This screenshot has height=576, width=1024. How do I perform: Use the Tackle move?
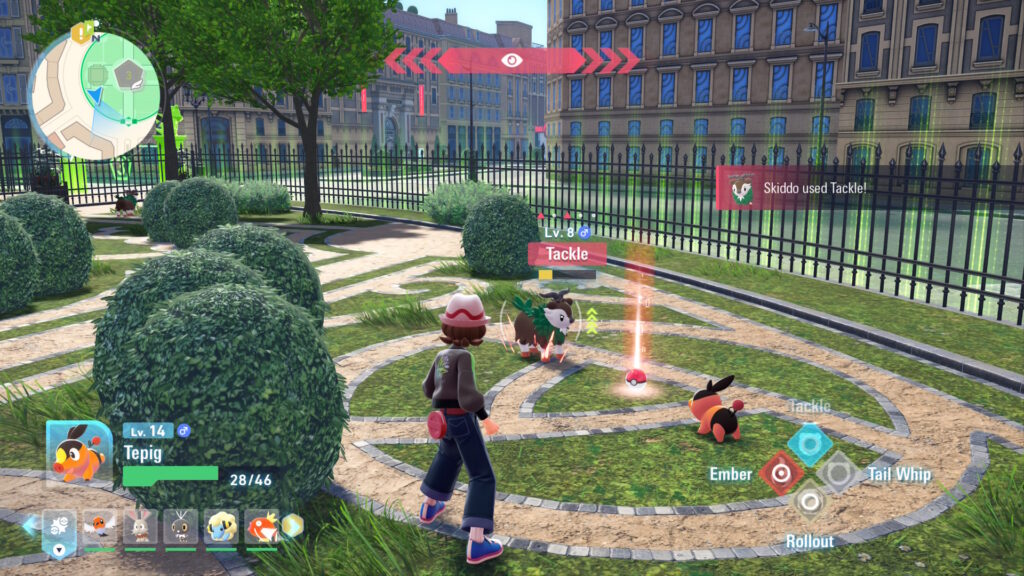point(809,443)
